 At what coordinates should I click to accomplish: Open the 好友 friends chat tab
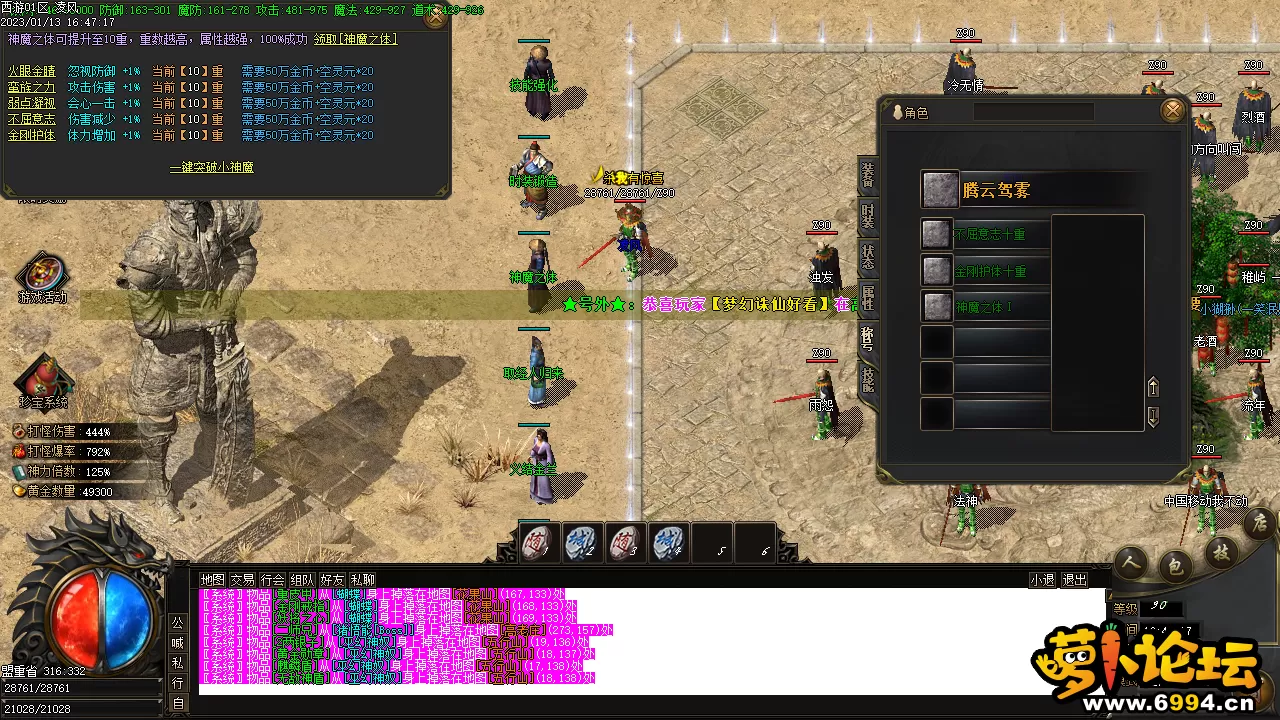(x=332, y=580)
